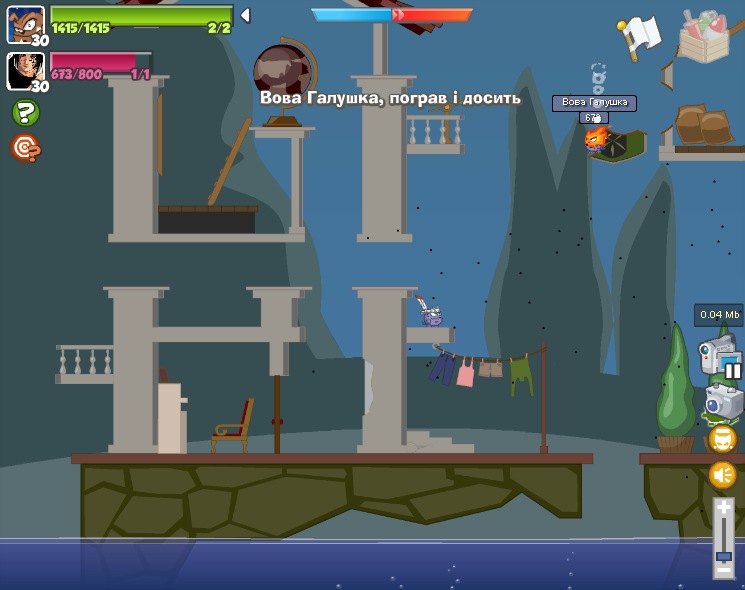Click the blue zoom slider handle

[723, 555]
